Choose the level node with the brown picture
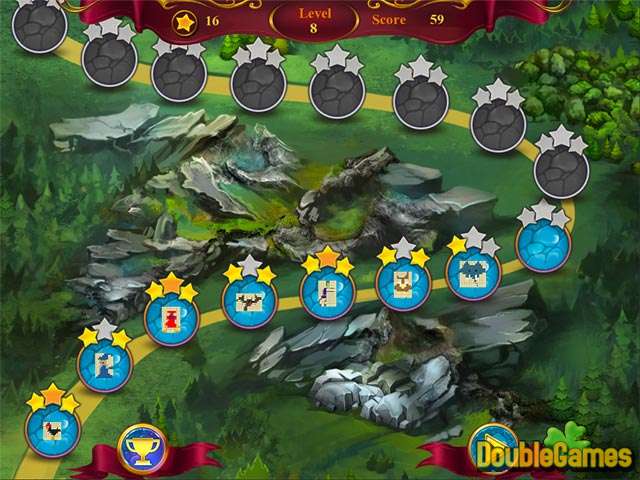640x480 pixels. (402, 284)
